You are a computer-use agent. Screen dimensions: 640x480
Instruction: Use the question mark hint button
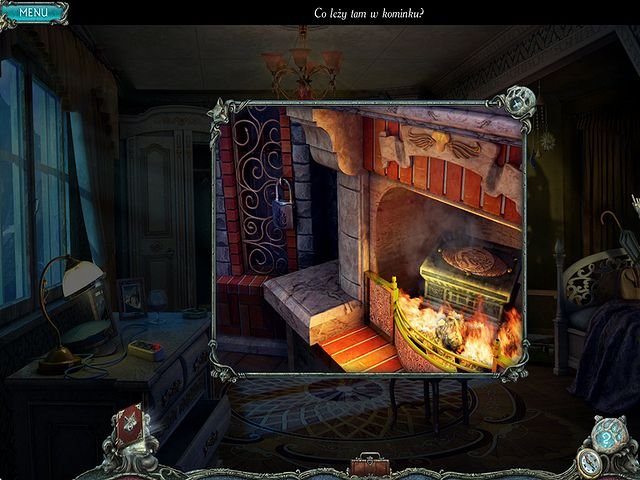605,437
